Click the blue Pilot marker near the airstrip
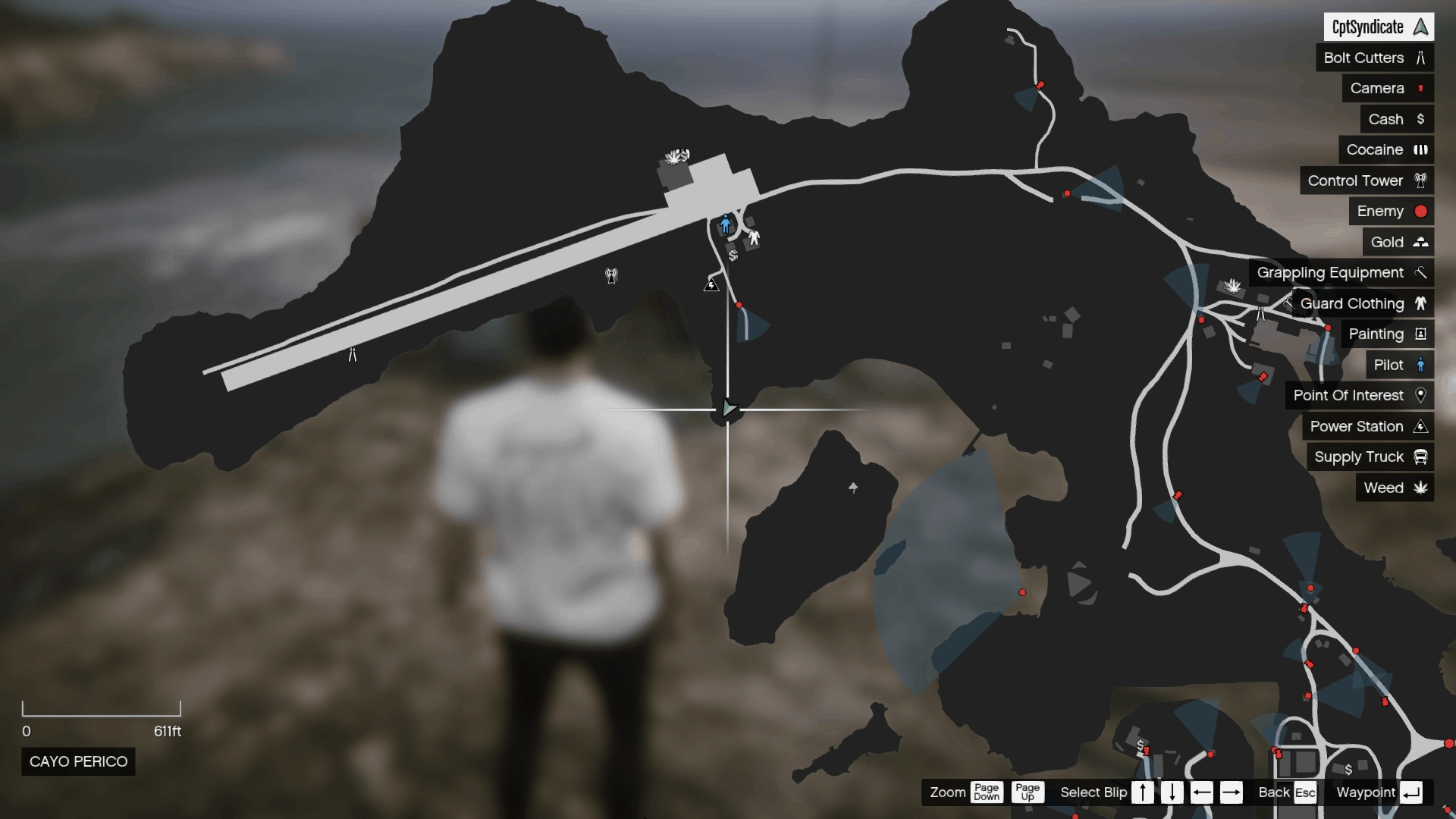This screenshot has width=1456, height=819. click(726, 223)
